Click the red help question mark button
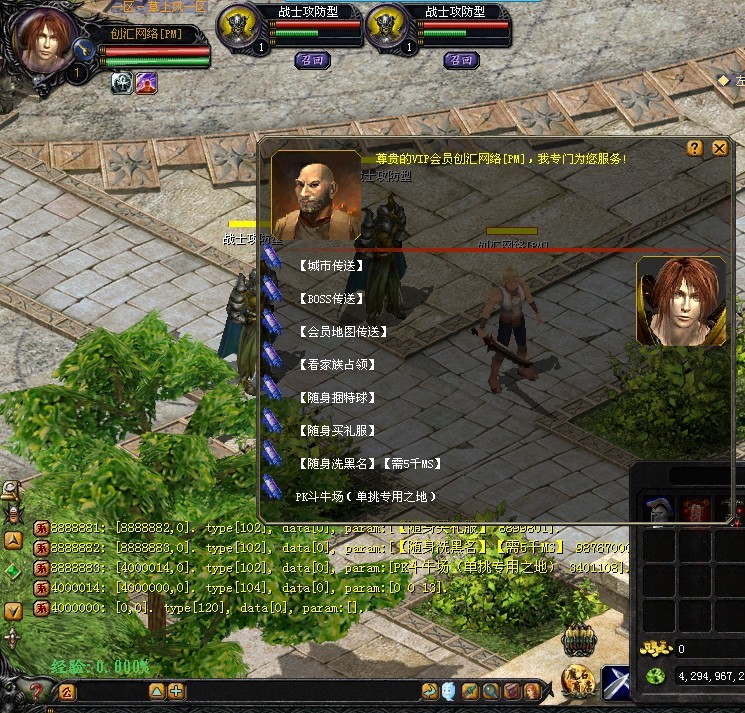 coord(37,691)
